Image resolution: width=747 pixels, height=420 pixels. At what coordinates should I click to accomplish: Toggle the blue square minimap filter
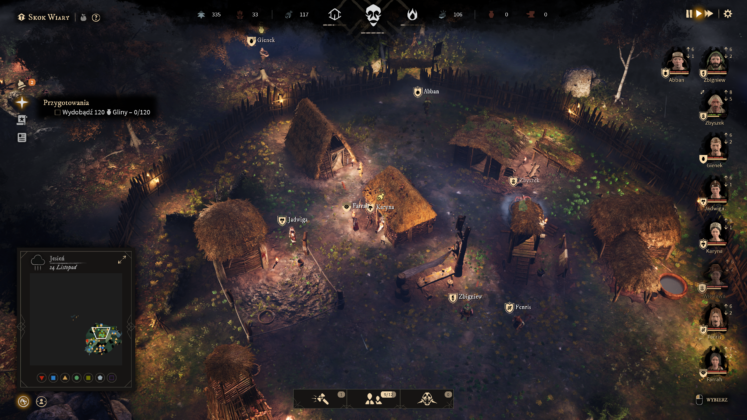point(51,378)
